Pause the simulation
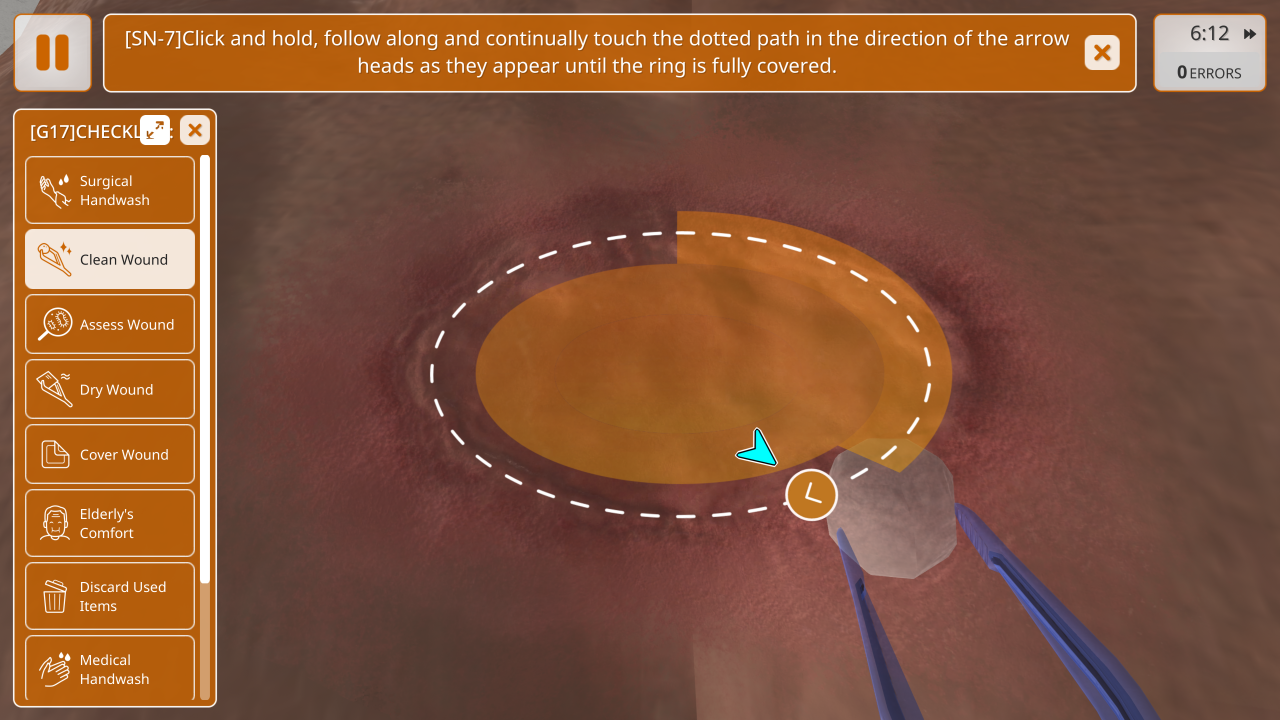Image resolution: width=1280 pixels, height=720 pixels. tap(53, 53)
